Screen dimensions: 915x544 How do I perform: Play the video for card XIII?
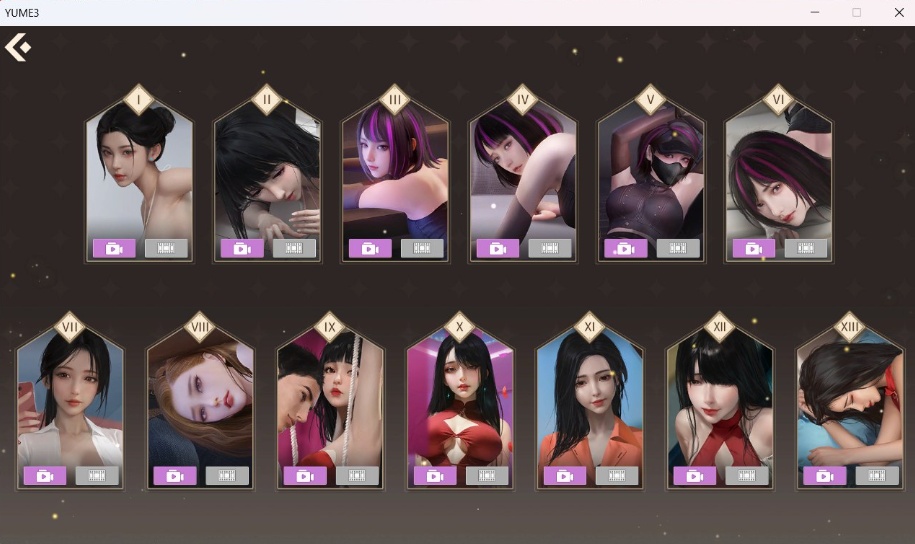pyautogui.click(x=825, y=476)
